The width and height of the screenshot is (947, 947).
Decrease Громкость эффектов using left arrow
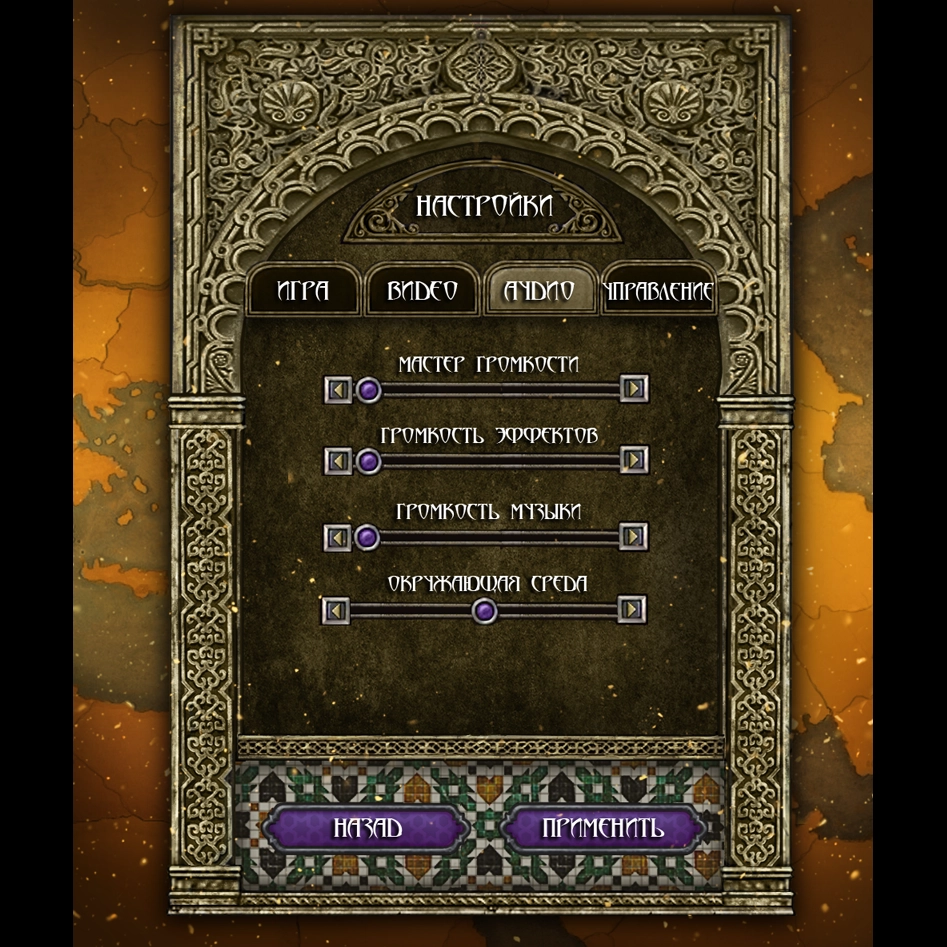pyautogui.click(x=339, y=461)
